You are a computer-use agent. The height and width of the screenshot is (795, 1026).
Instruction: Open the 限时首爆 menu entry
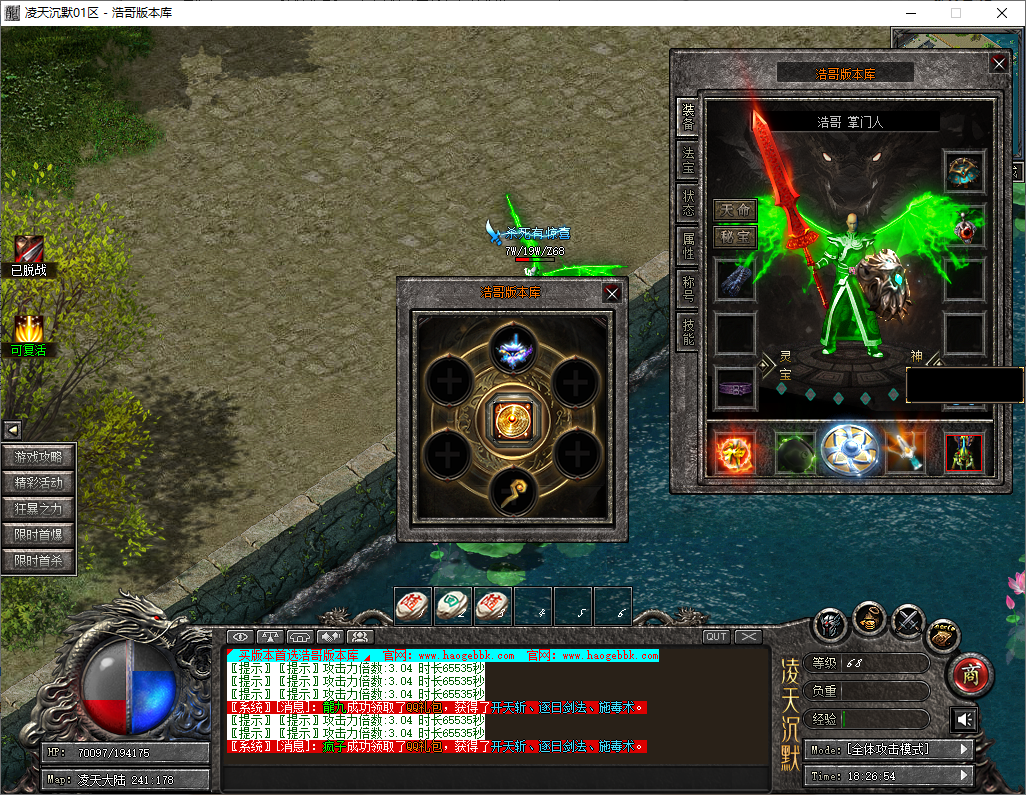pos(39,535)
